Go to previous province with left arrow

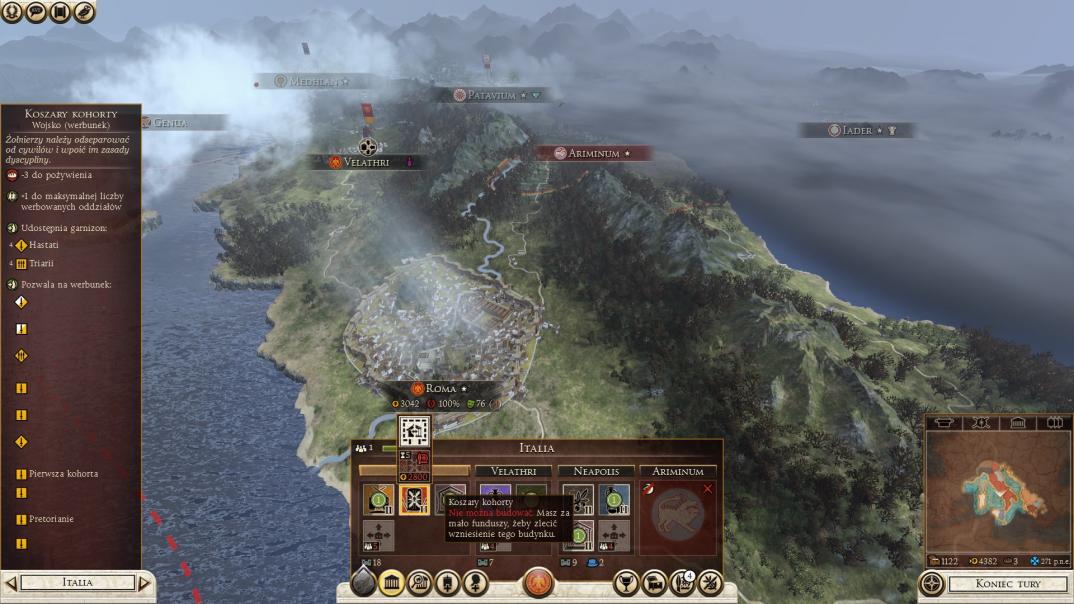pos(11,582)
